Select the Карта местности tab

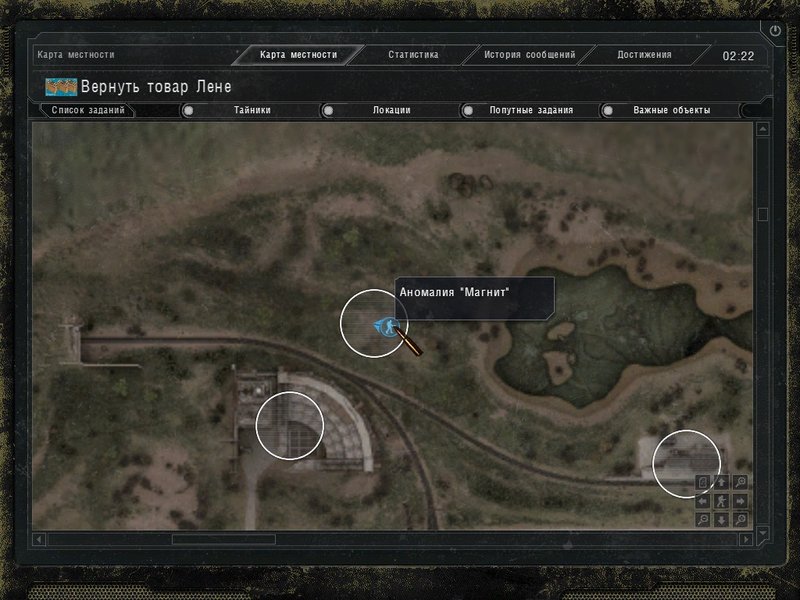click(298, 55)
